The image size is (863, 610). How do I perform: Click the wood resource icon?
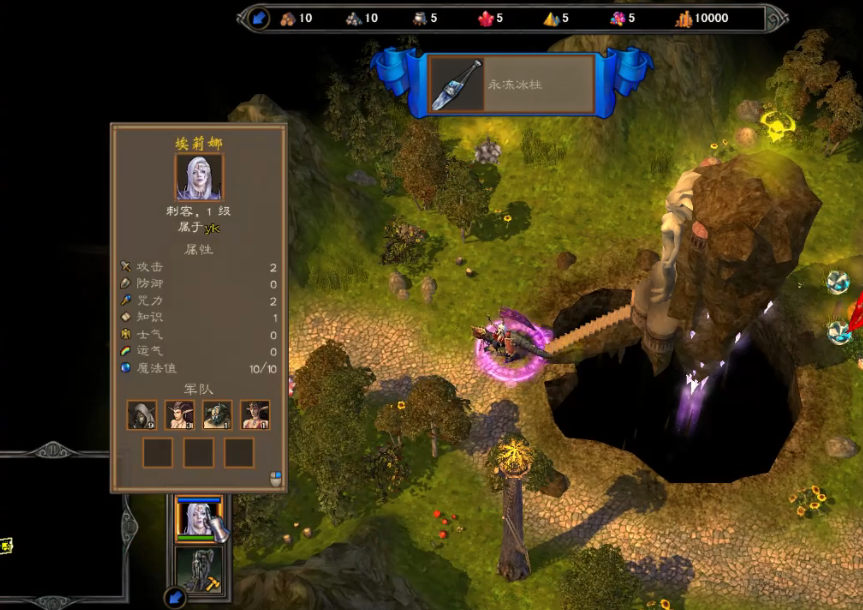[288, 18]
